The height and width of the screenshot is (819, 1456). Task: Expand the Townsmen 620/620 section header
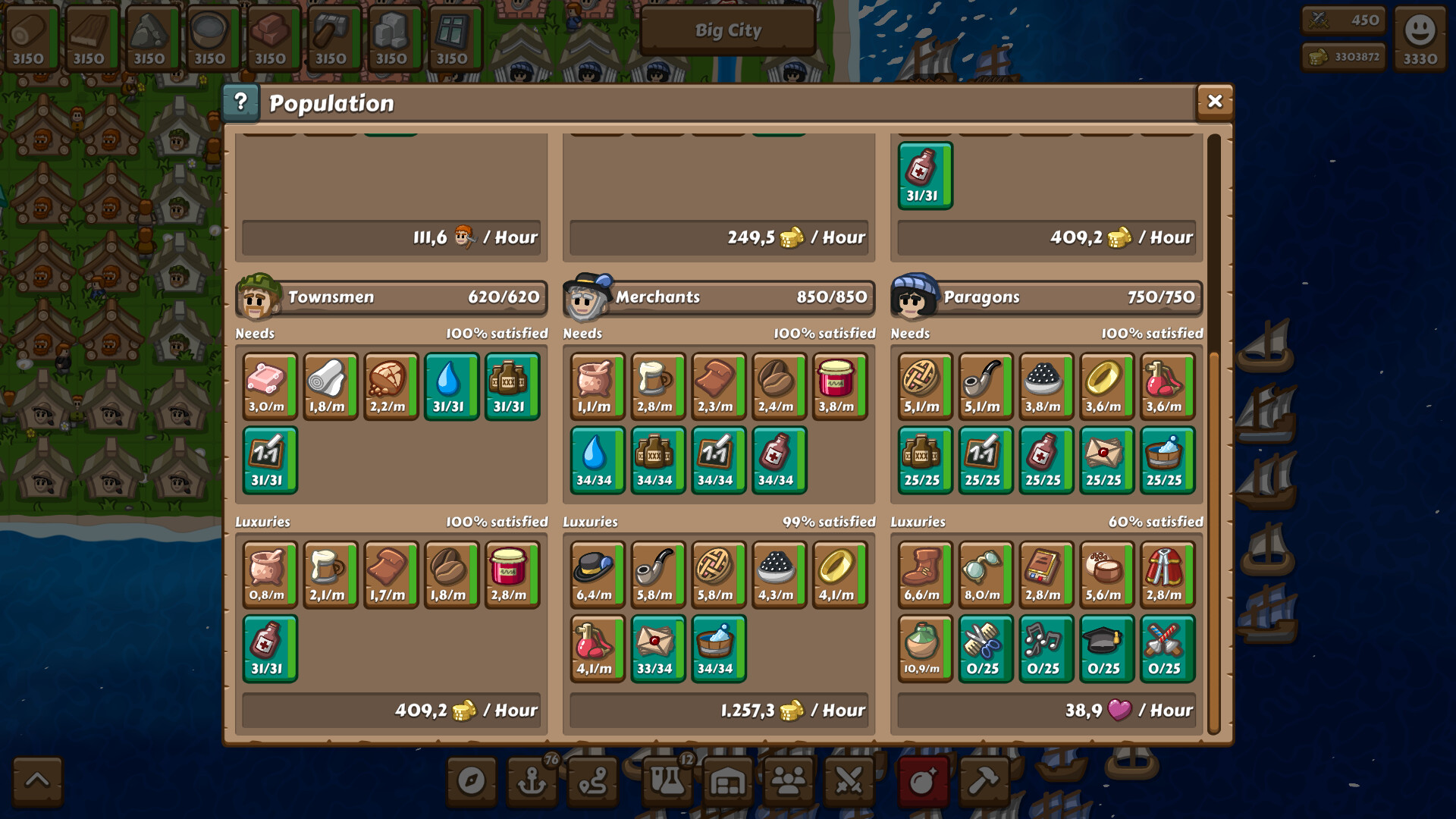[392, 297]
